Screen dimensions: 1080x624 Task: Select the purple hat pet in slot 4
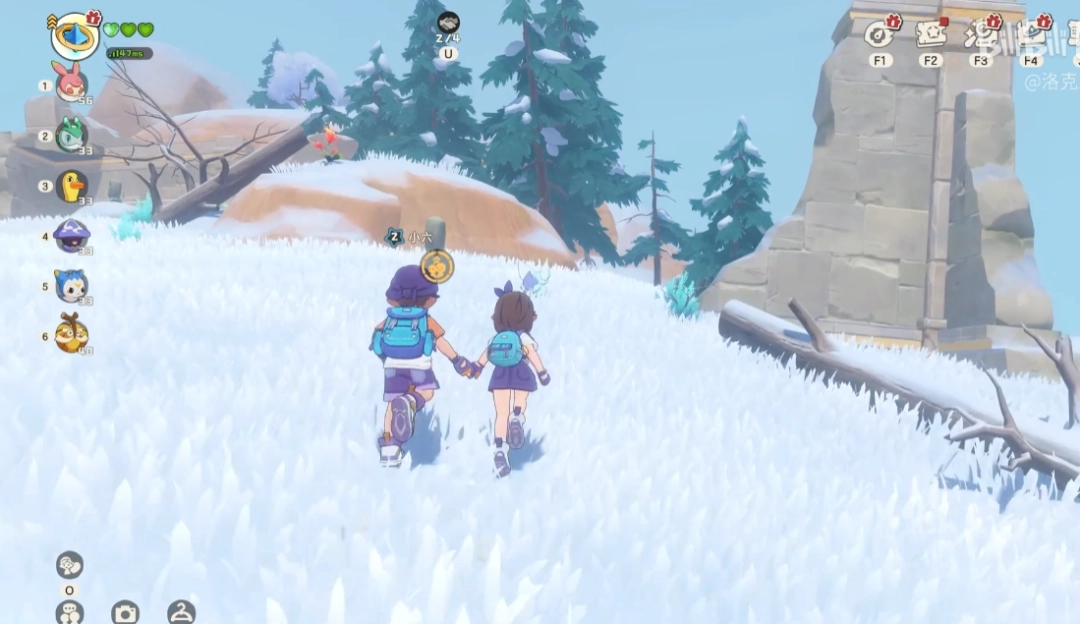click(x=71, y=236)
